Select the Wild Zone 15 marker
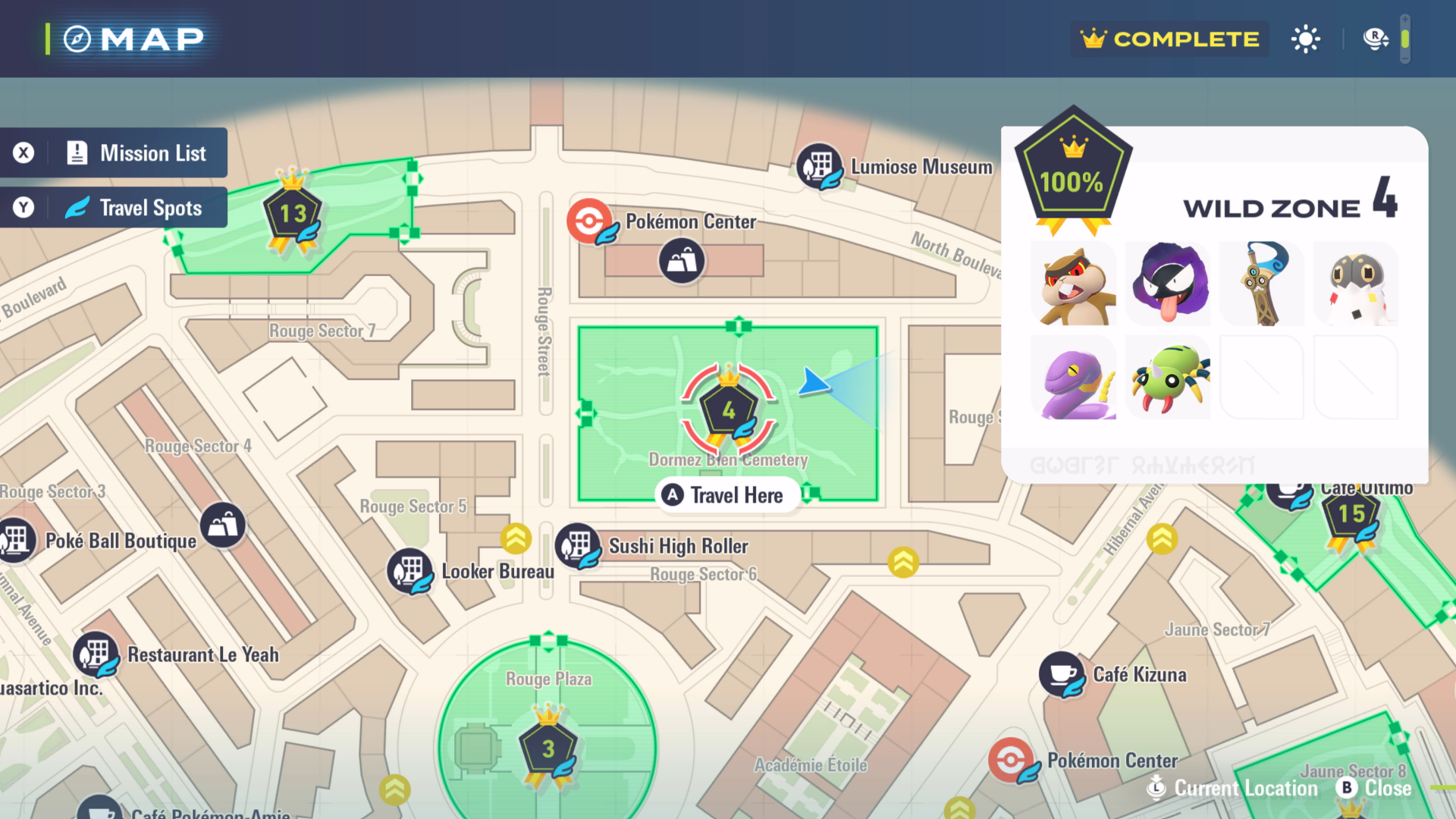The width and height of the screenshot is (1456, 819). point(1351,515)
